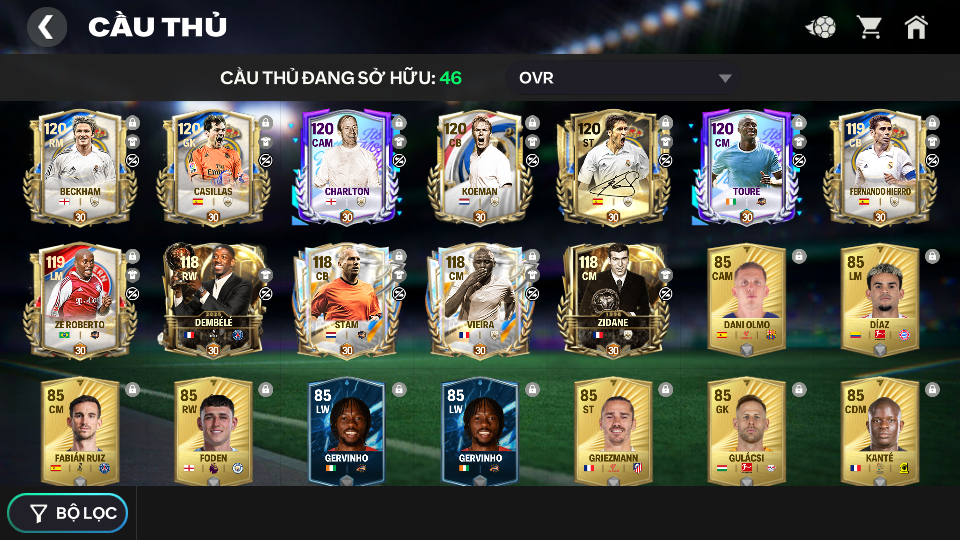Screen dimensions: 960x540
Task: Pick the Vieira CM card
Action: 480,298
